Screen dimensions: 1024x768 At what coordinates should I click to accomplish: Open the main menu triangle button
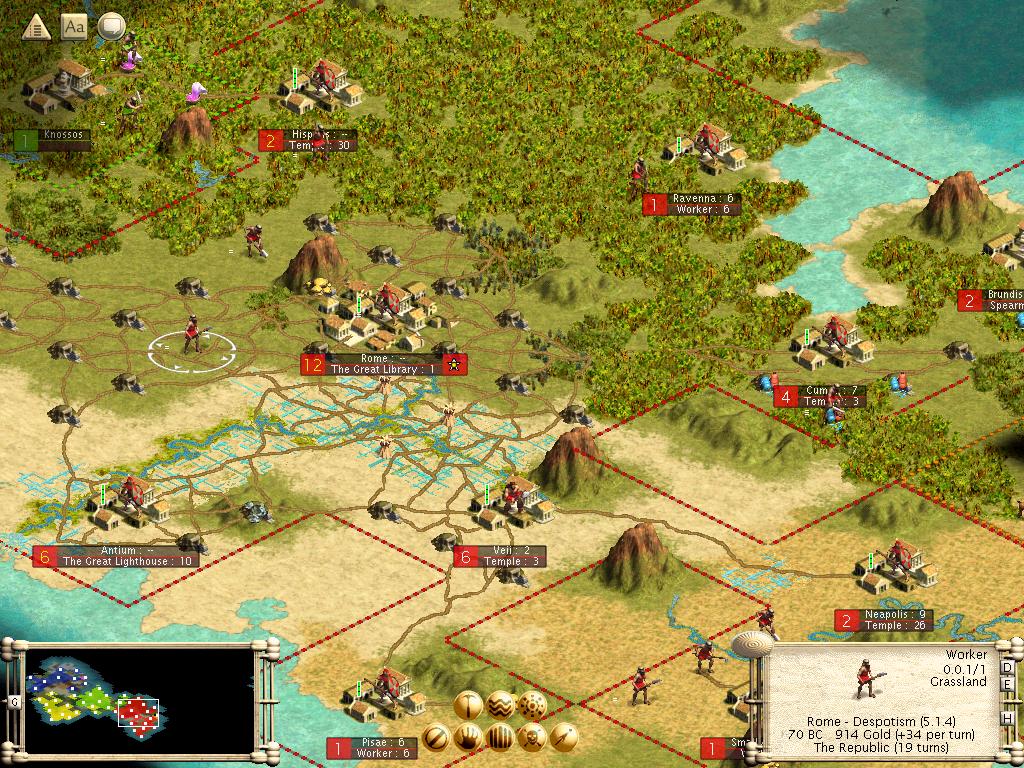(x=37, y=27)
